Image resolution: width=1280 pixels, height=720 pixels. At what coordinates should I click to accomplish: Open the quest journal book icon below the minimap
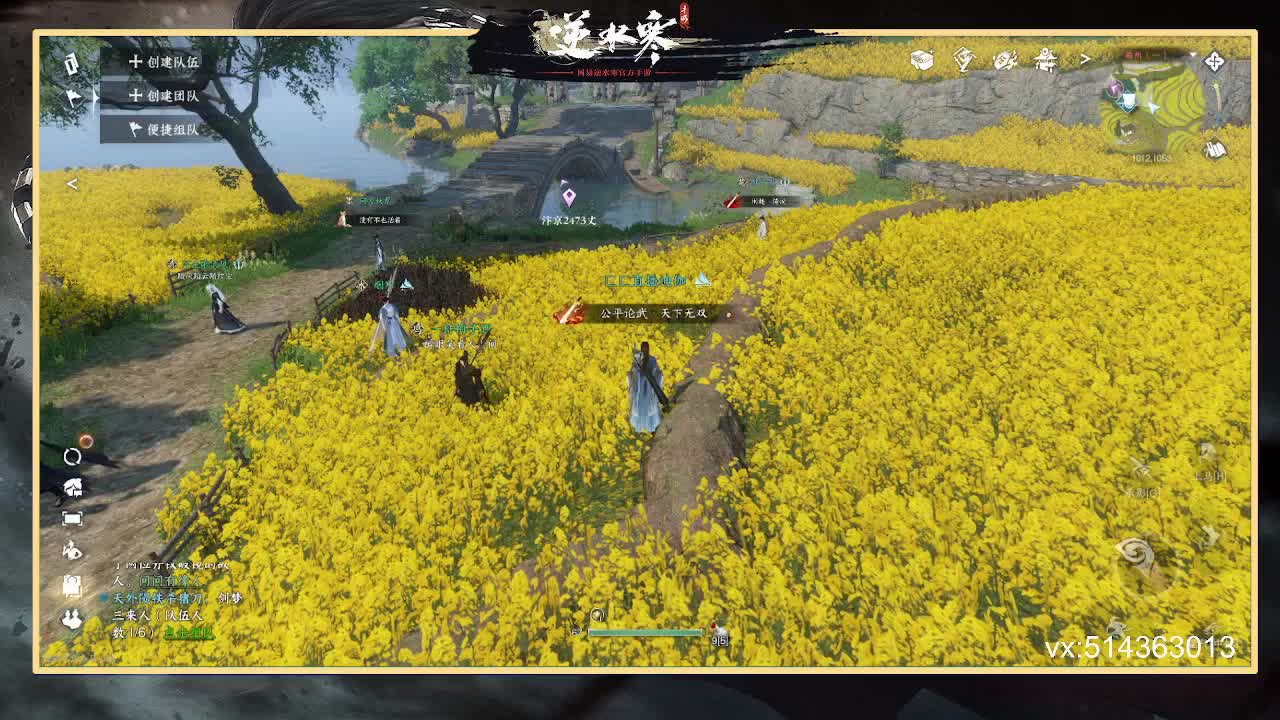pyautogui.click(x=1213, y=148)
